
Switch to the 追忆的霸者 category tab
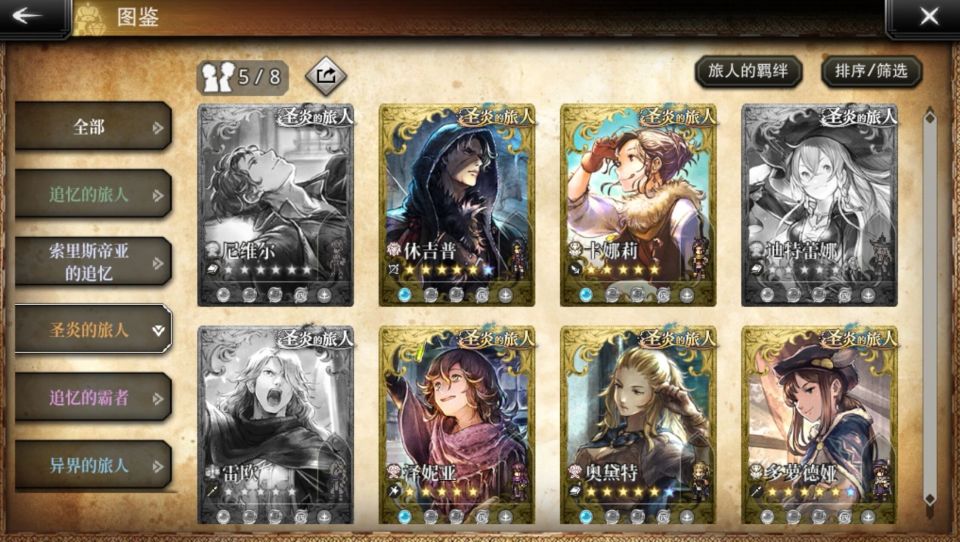93,398
